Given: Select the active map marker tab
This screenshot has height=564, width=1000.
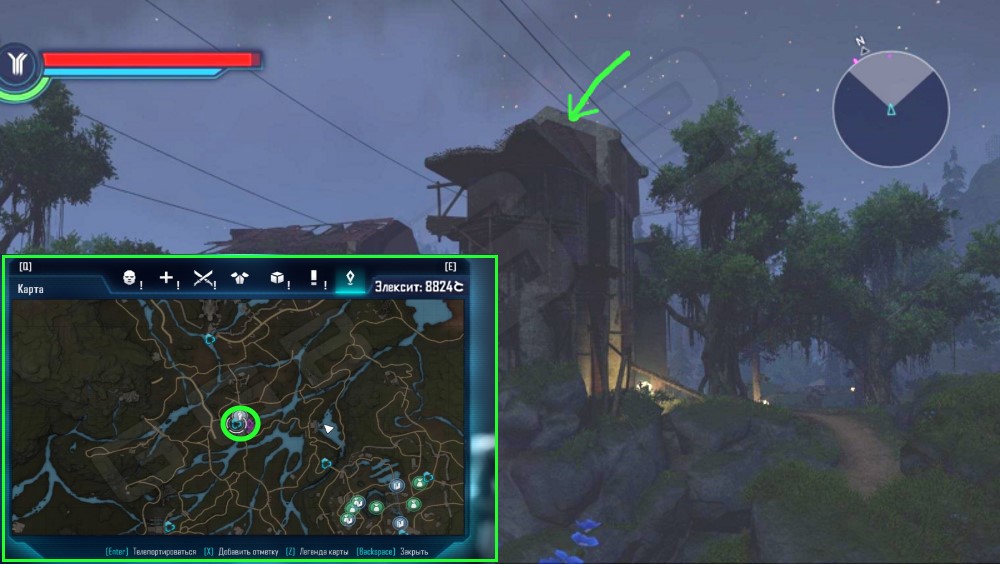Looking at the screenshot, I should 349,279.
